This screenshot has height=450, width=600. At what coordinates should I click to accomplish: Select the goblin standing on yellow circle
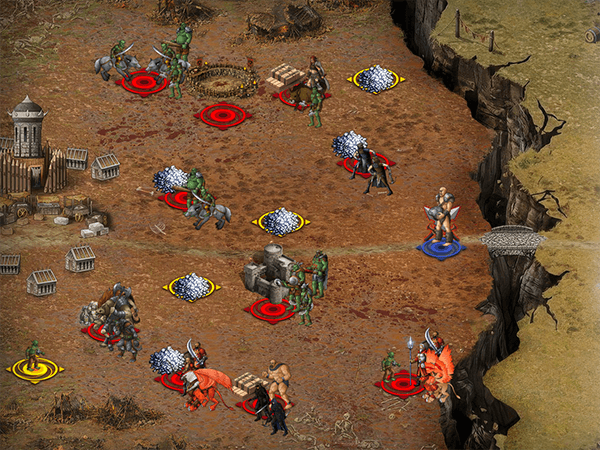pos(34,357)
